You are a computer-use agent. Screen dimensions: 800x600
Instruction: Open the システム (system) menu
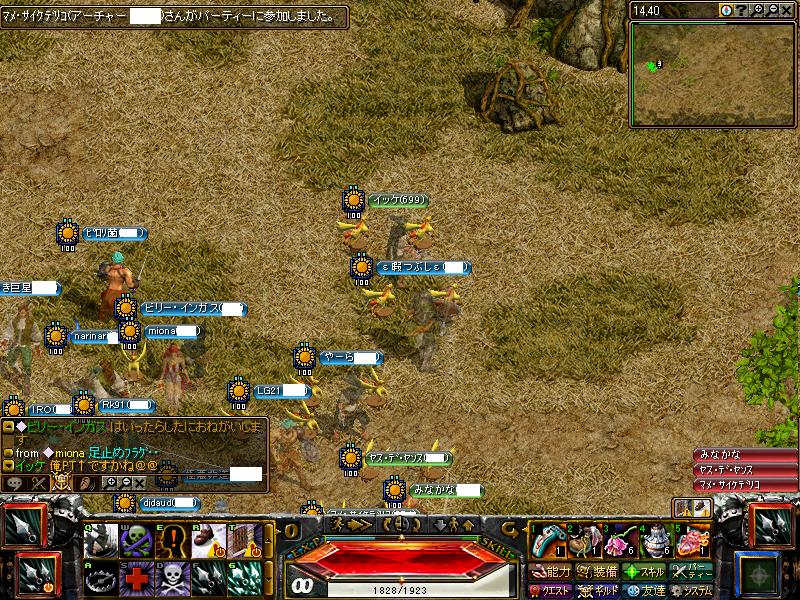[691, 591]
